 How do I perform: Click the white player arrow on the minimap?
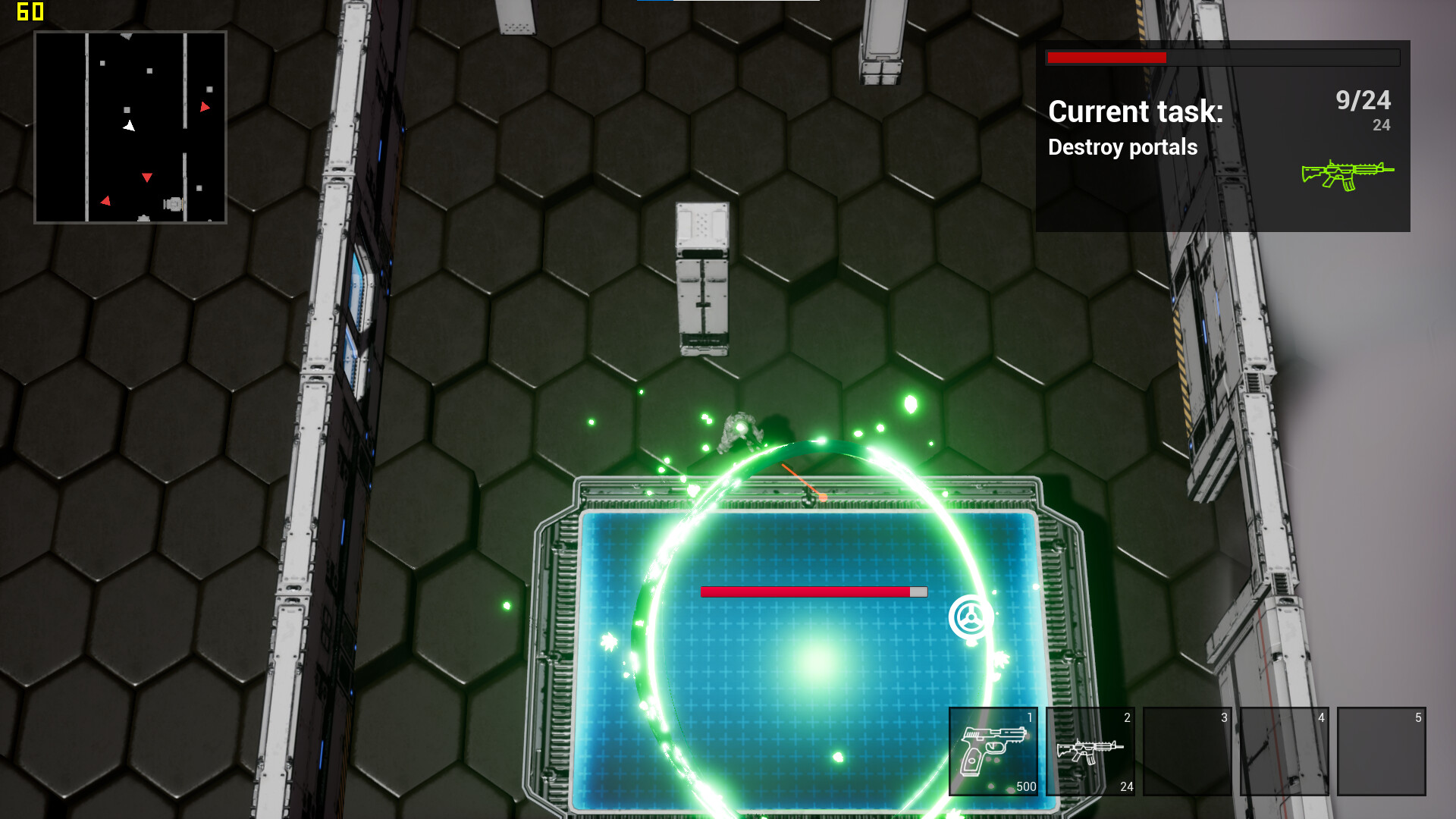coord(130,126)
